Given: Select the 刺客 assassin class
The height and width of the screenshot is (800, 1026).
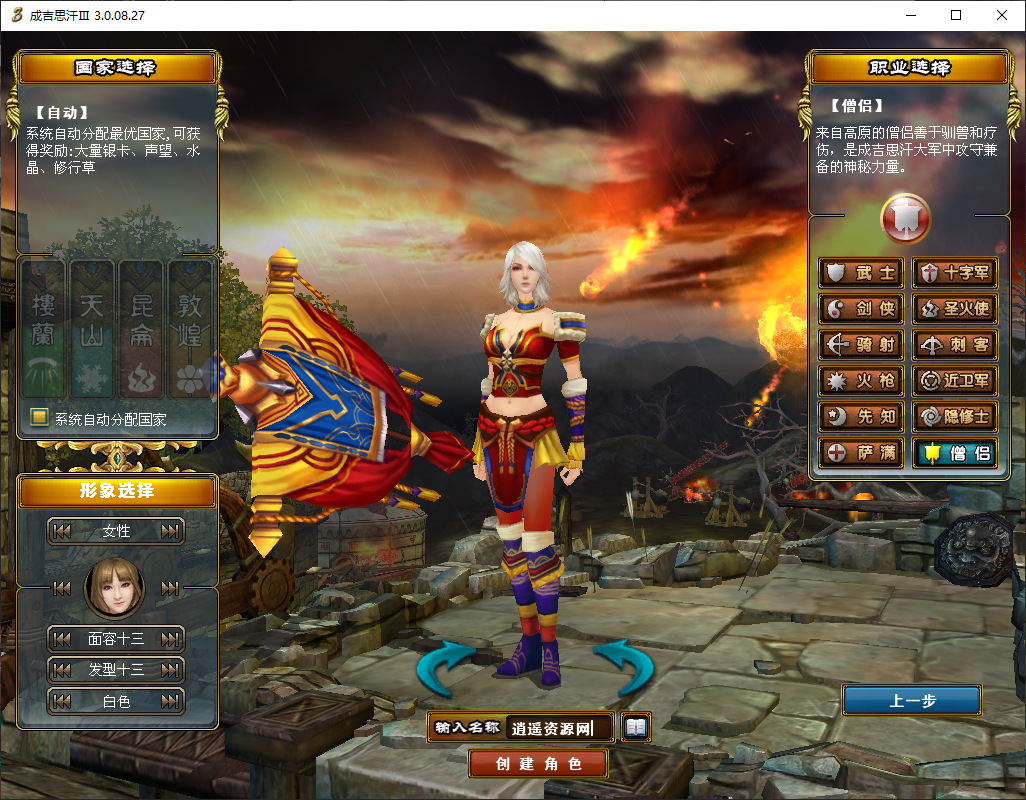Looking at the screenshot, I should [x=955, y=345].
